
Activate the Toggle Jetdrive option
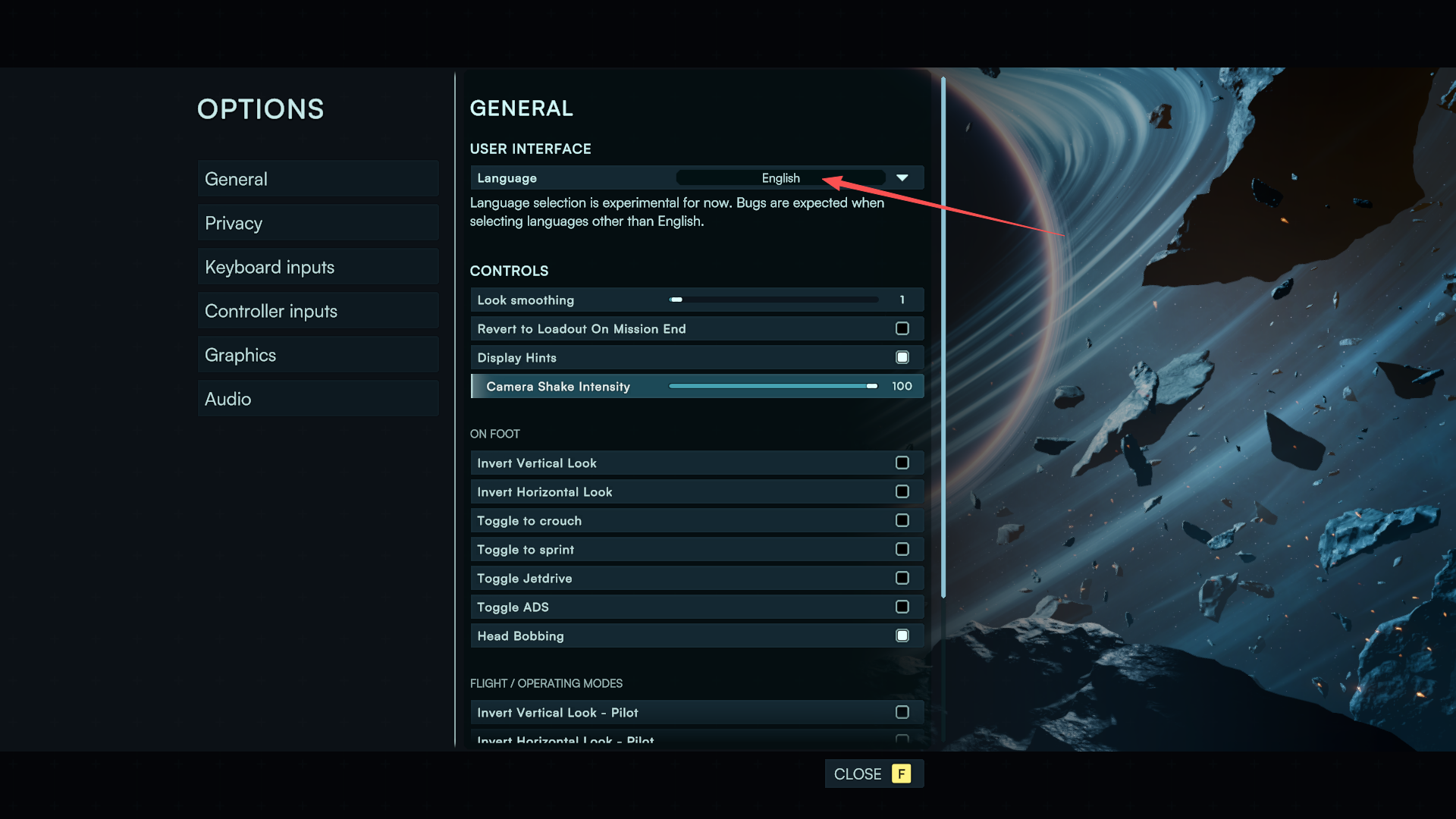902,578
